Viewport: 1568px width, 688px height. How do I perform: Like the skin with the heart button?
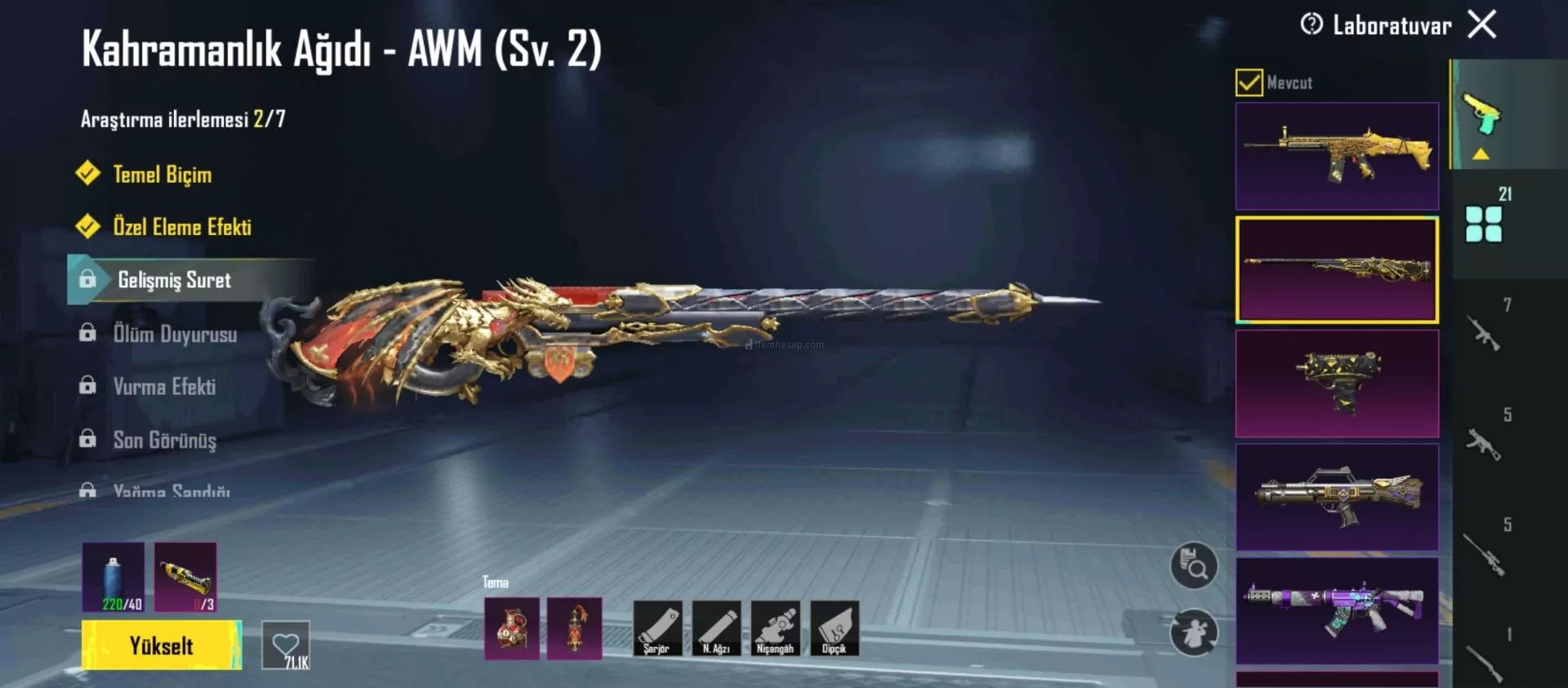pyautogui.click(x=286, y=646)
